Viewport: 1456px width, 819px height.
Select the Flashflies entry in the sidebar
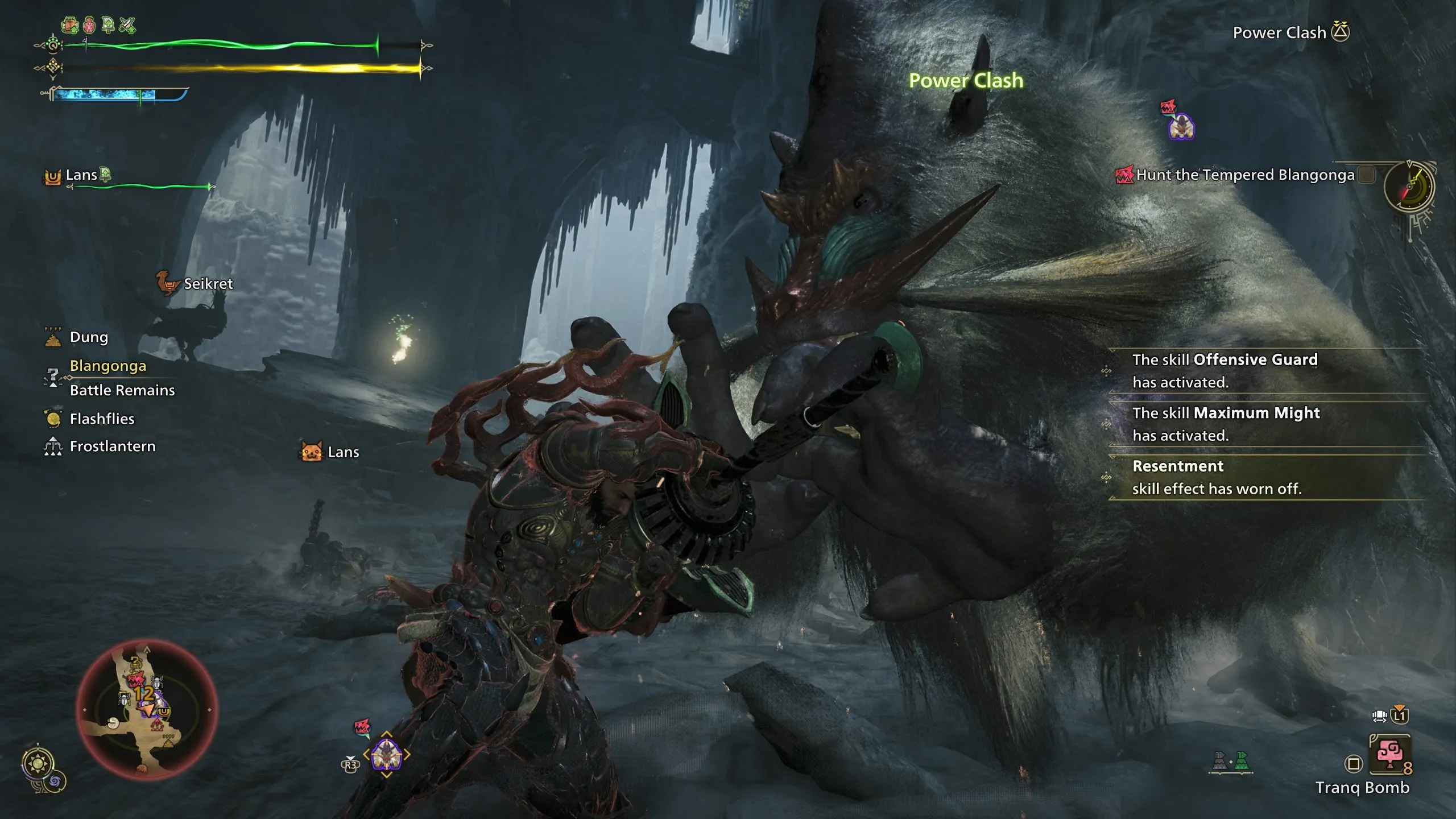tap(54, 418)
